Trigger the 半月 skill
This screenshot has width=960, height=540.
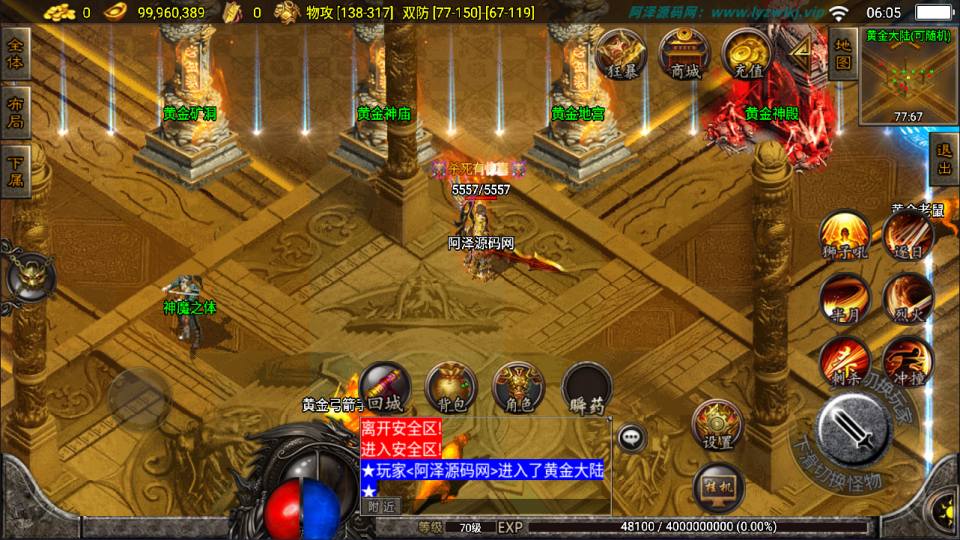[843, 298]
